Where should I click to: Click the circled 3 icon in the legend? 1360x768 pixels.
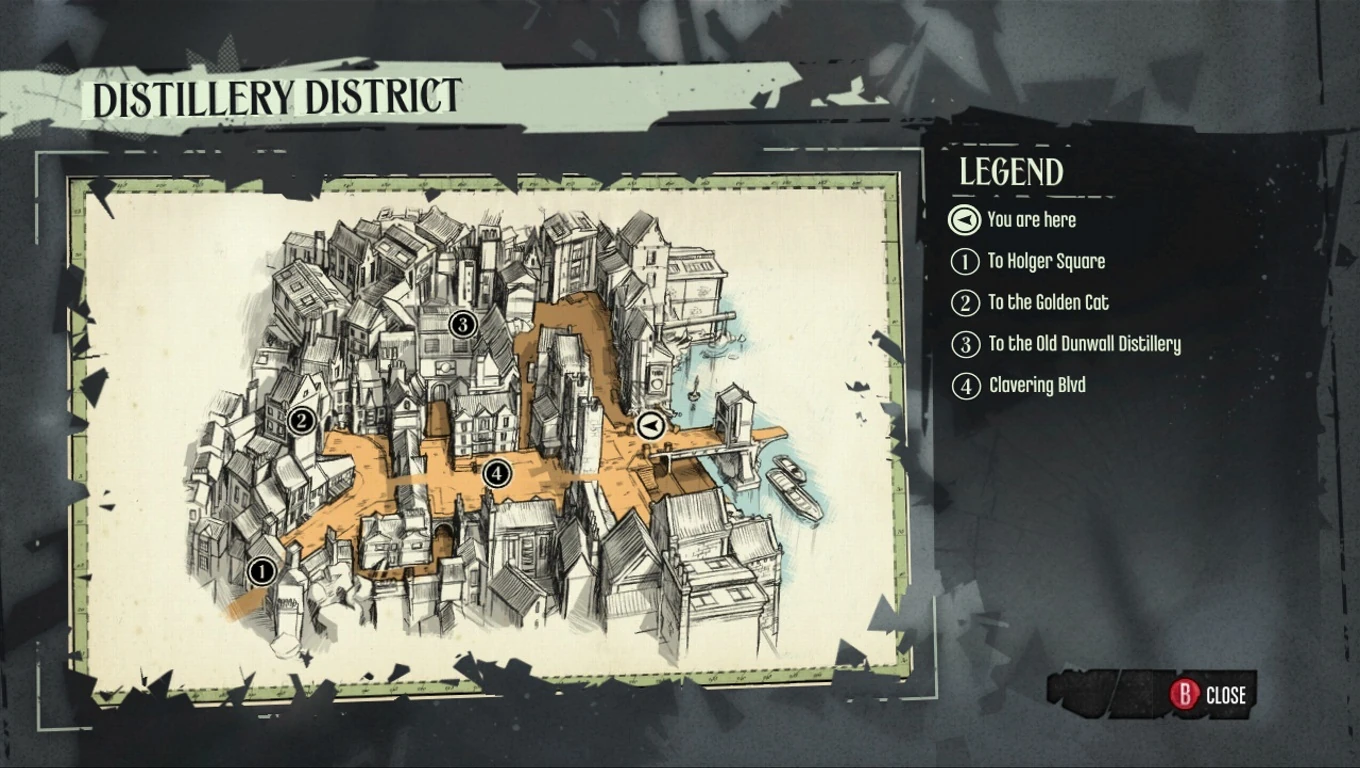click(964, 344)
